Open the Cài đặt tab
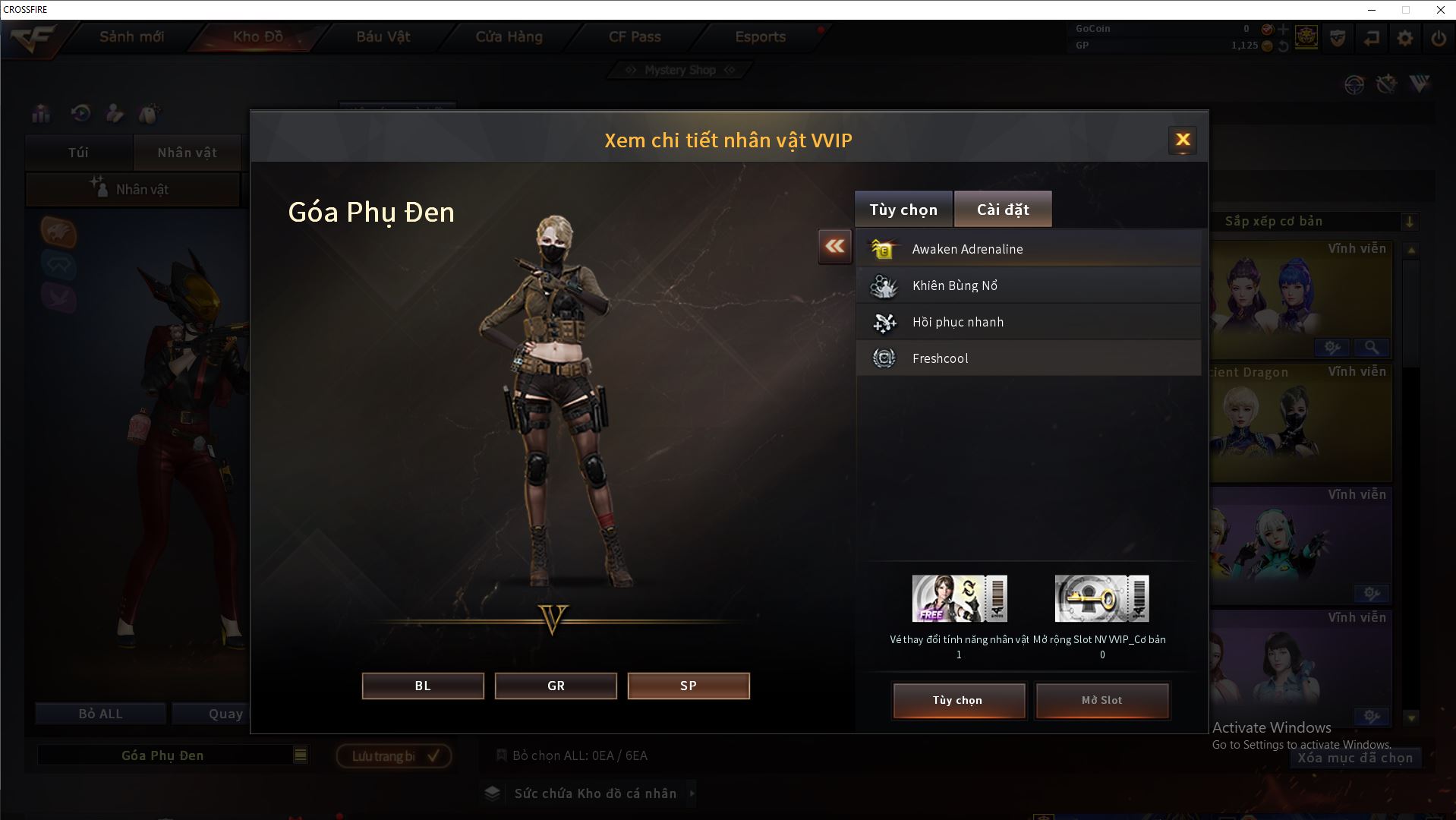 tap(1003, 210)
